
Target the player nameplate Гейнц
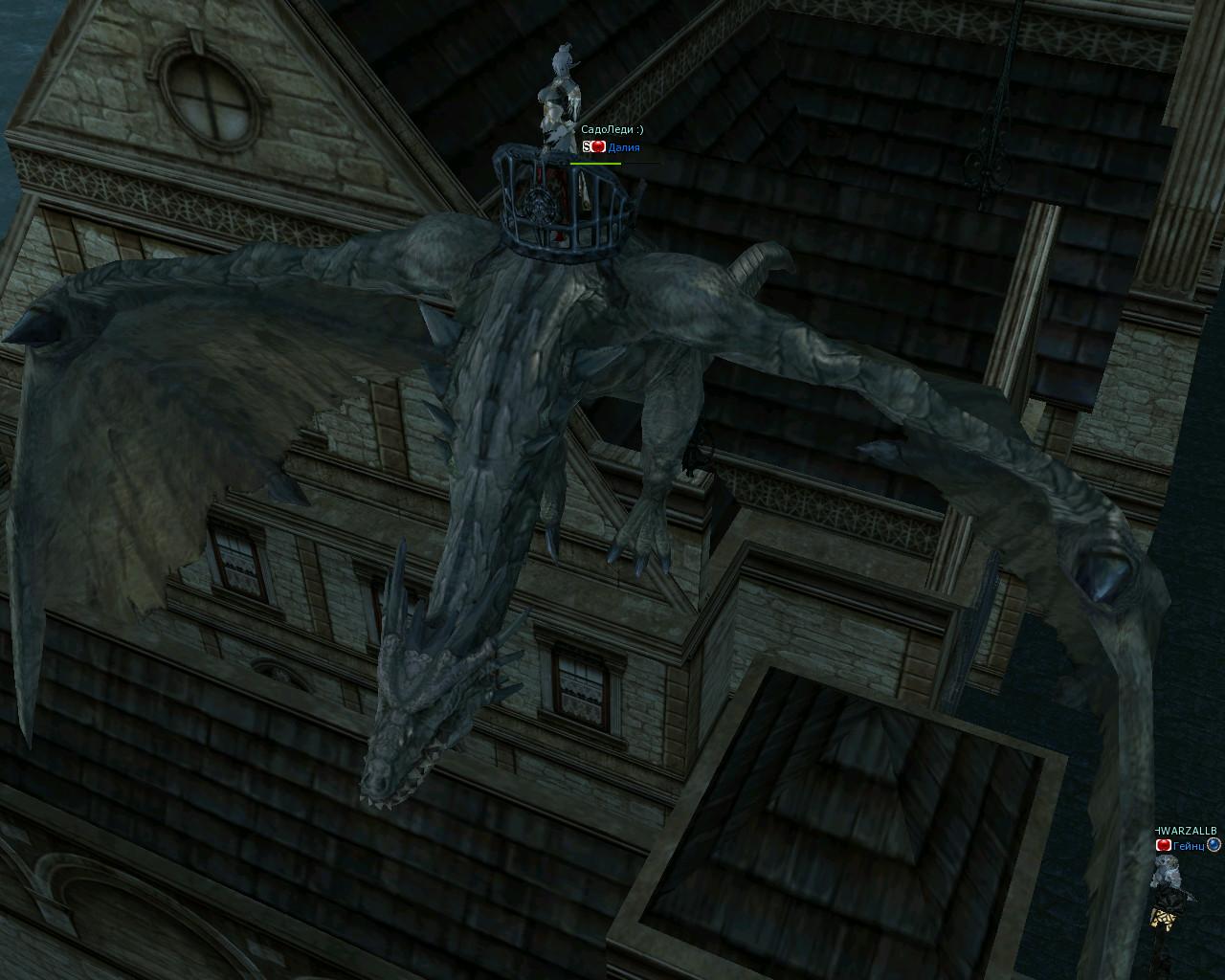click(1188, 845)
